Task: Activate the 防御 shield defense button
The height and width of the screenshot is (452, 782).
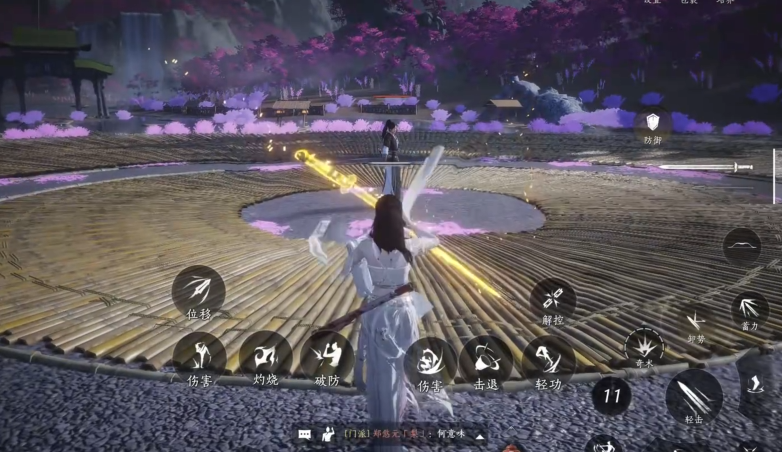Action: pos(653,123)
